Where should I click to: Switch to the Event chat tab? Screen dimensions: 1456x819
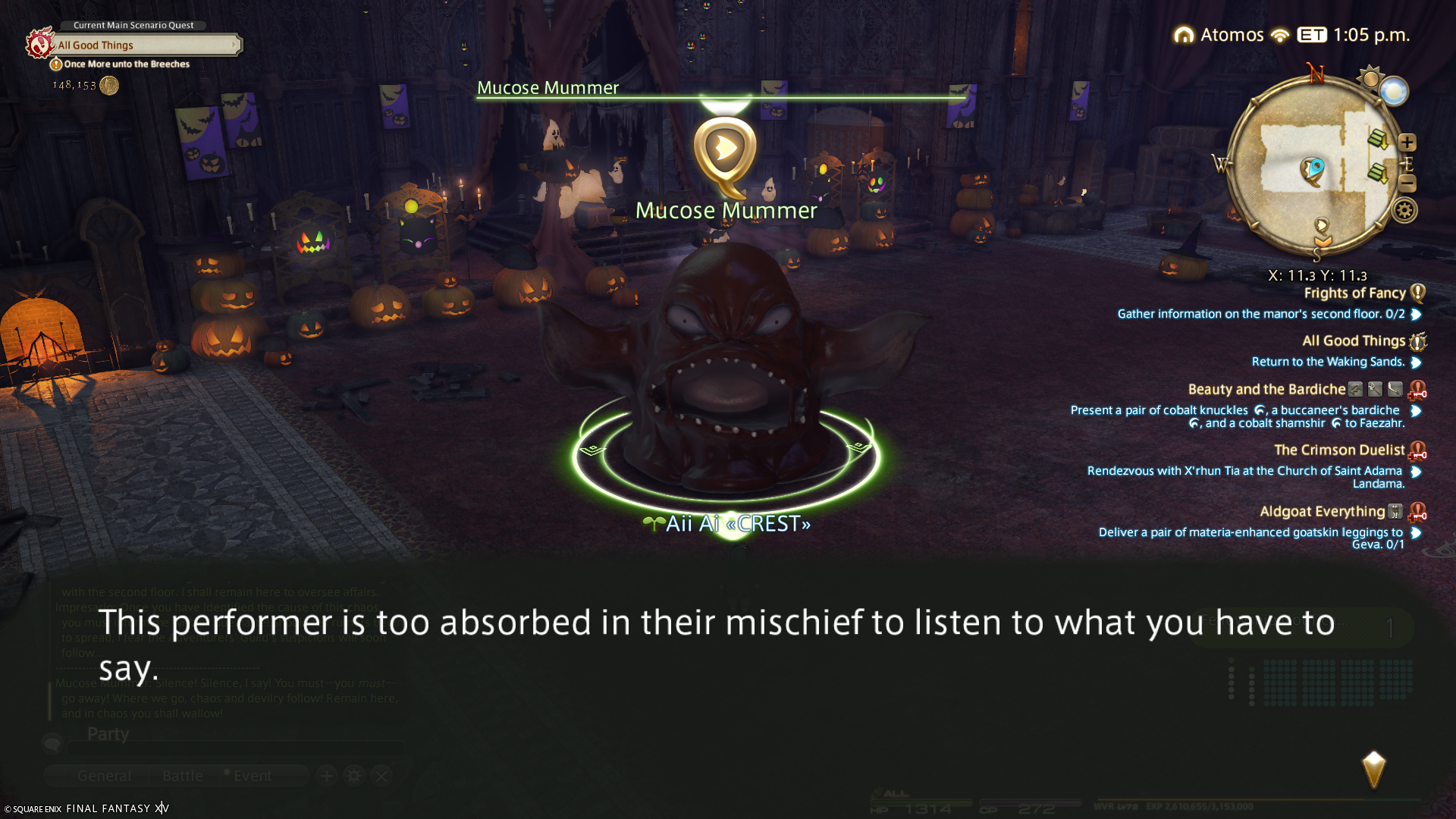pyautogui.click(x=253, y=776)
